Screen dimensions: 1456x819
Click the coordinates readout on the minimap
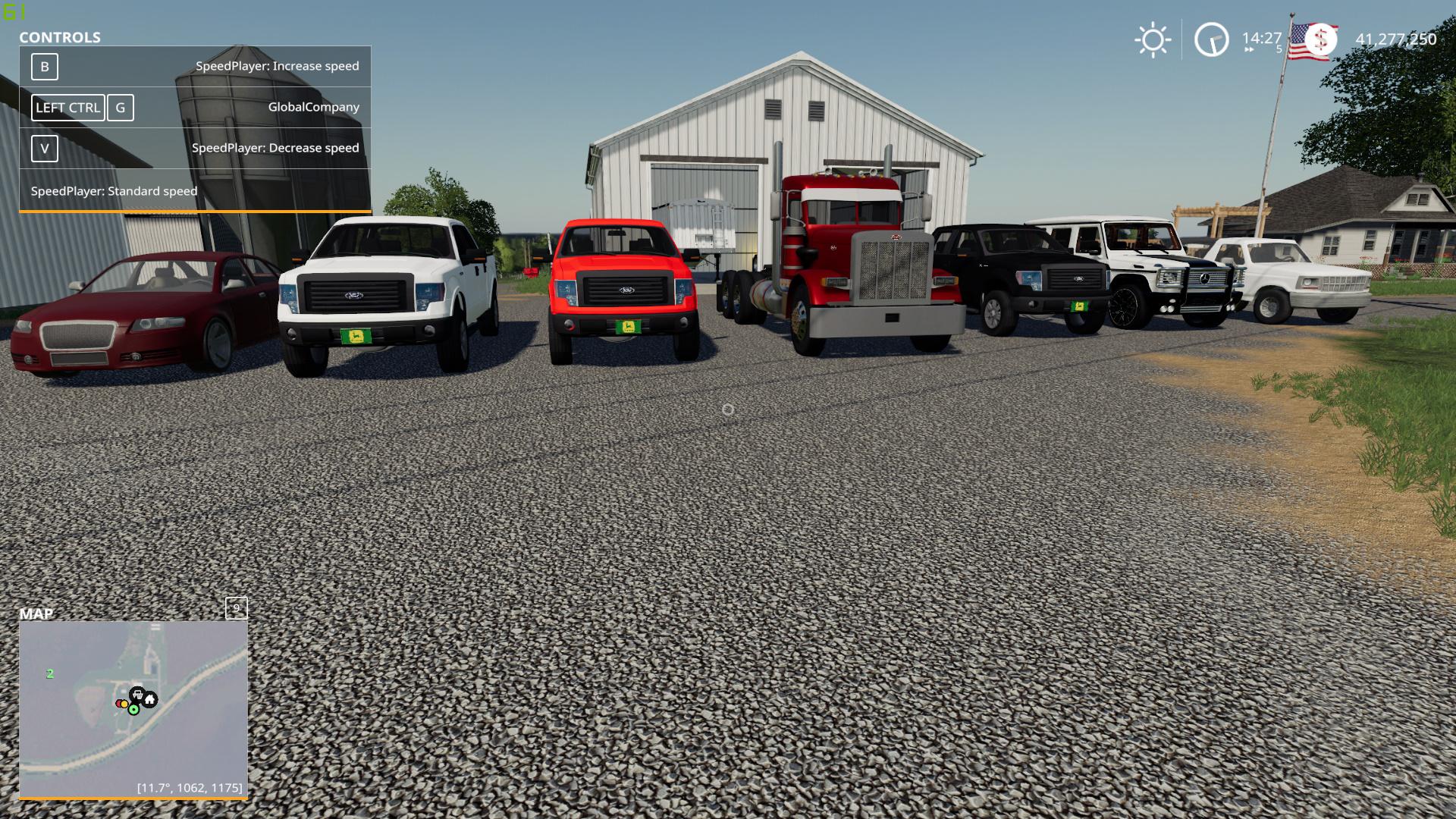[189, 789]
